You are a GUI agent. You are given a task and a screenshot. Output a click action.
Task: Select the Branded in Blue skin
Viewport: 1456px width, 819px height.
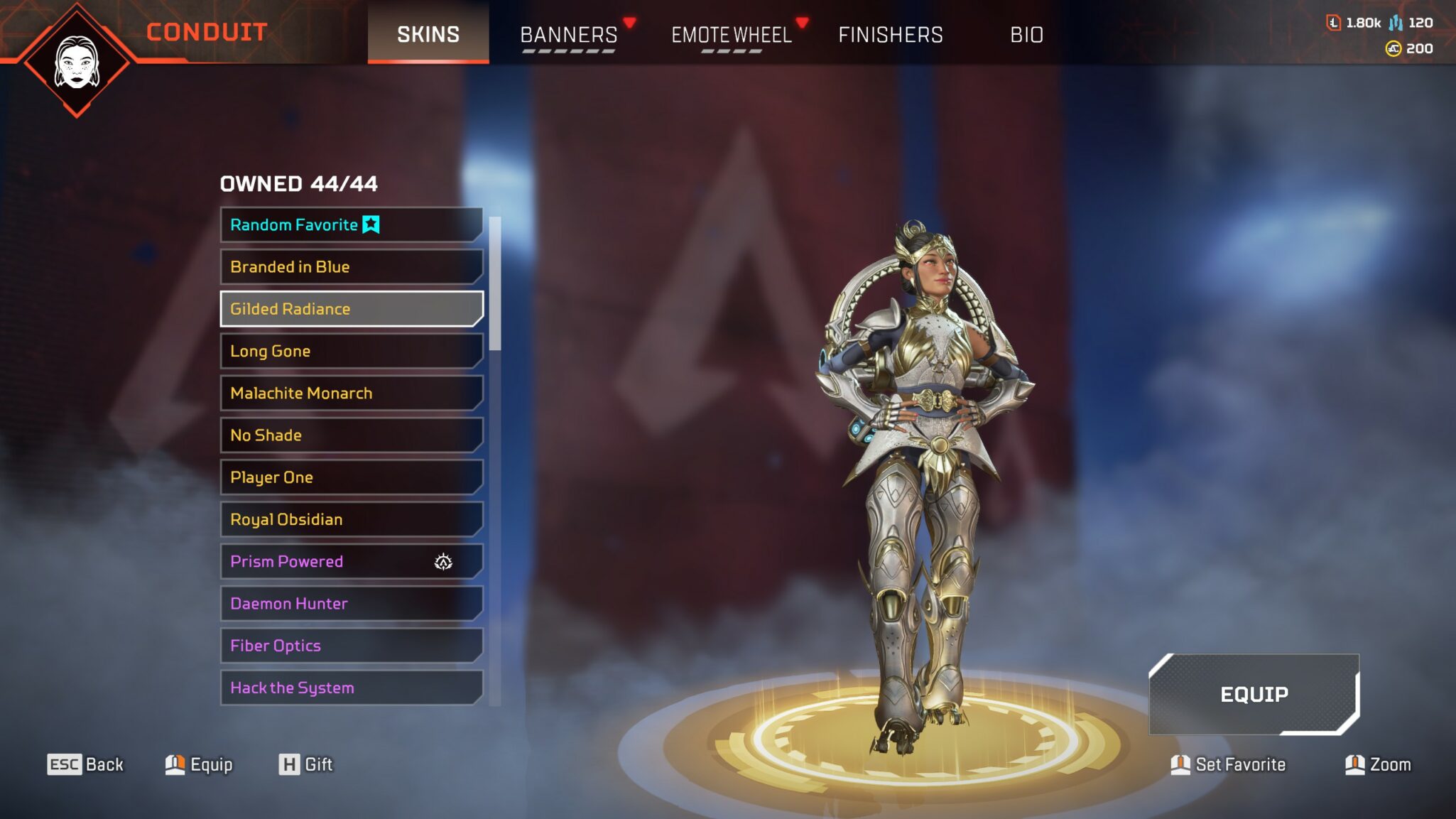coord(352,267)
